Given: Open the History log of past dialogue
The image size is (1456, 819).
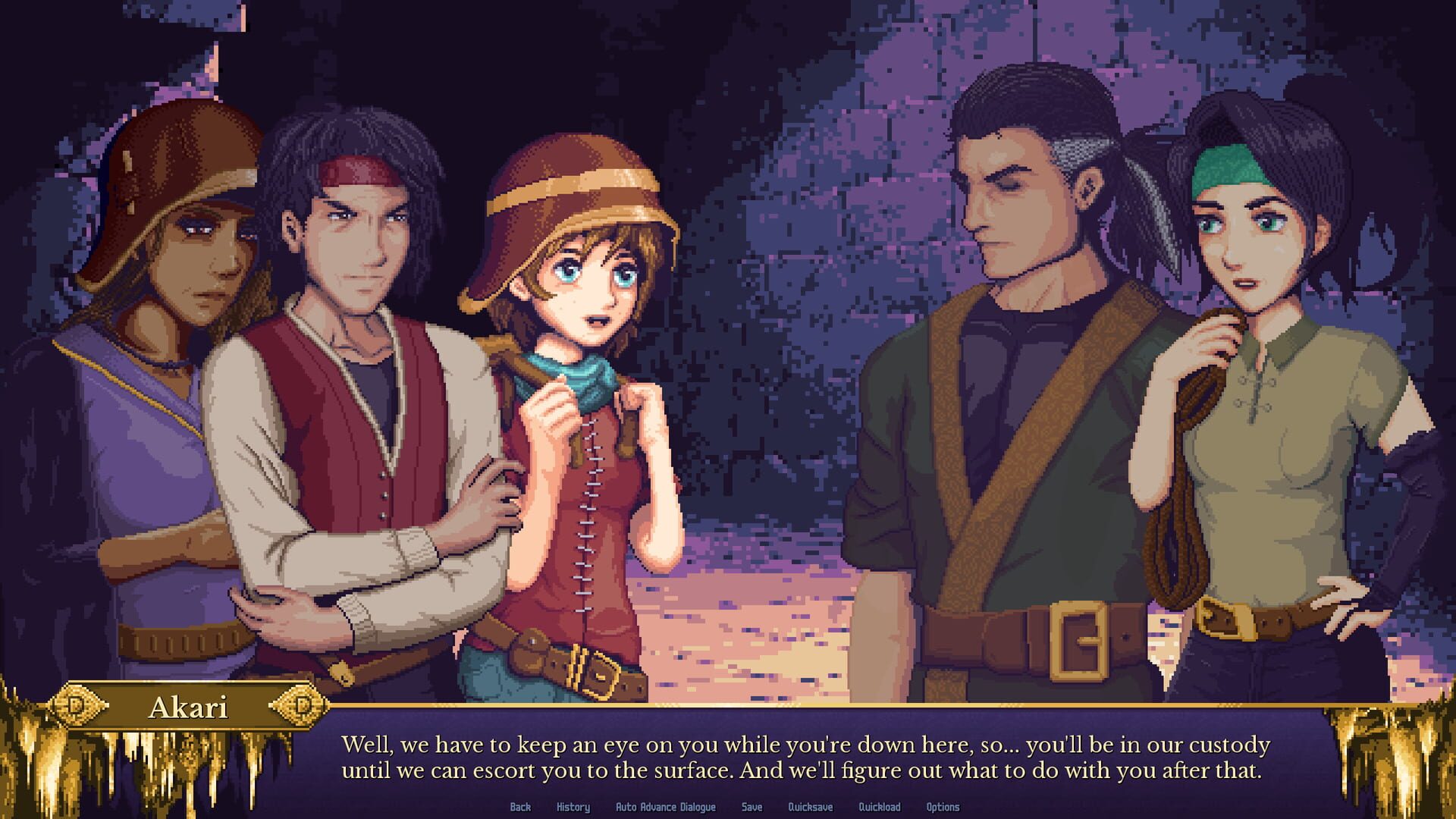Looking at the screenshot, I should (573, 808).
